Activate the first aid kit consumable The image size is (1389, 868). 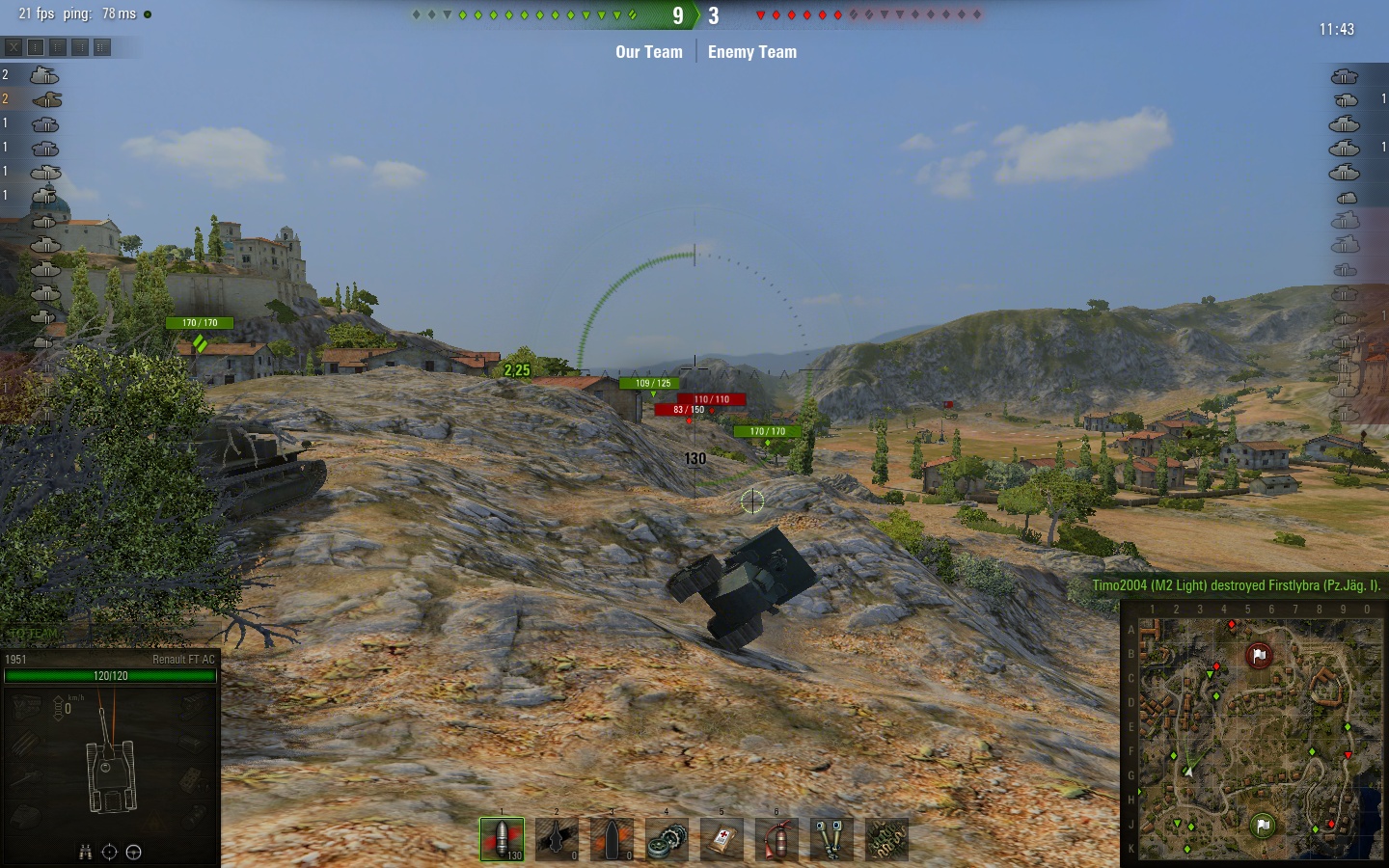pyautogui.click(x=722, y=839)
